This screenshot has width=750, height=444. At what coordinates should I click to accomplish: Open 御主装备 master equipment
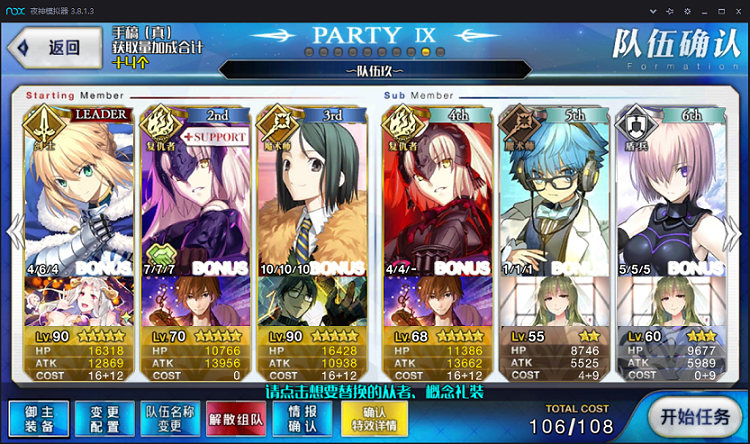[39, 418]
